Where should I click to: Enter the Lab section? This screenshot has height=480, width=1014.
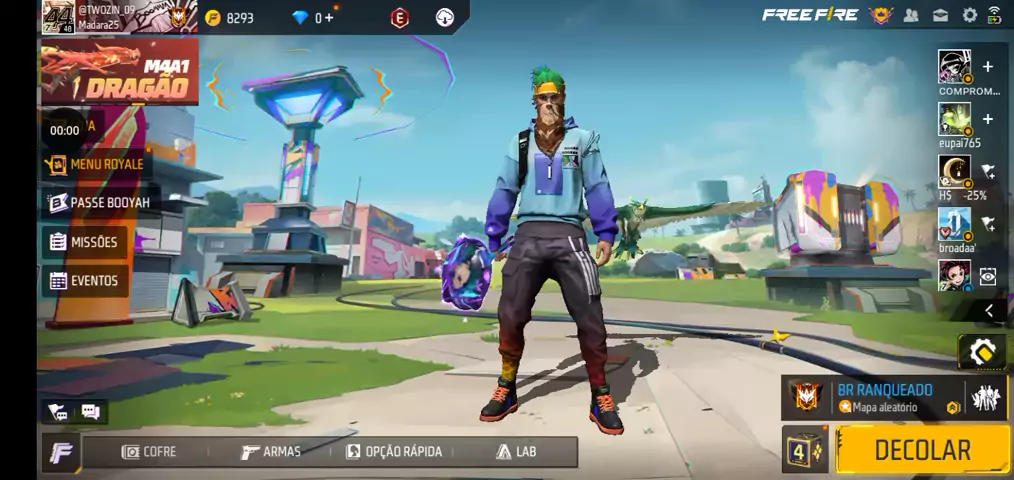coord(516,452)
